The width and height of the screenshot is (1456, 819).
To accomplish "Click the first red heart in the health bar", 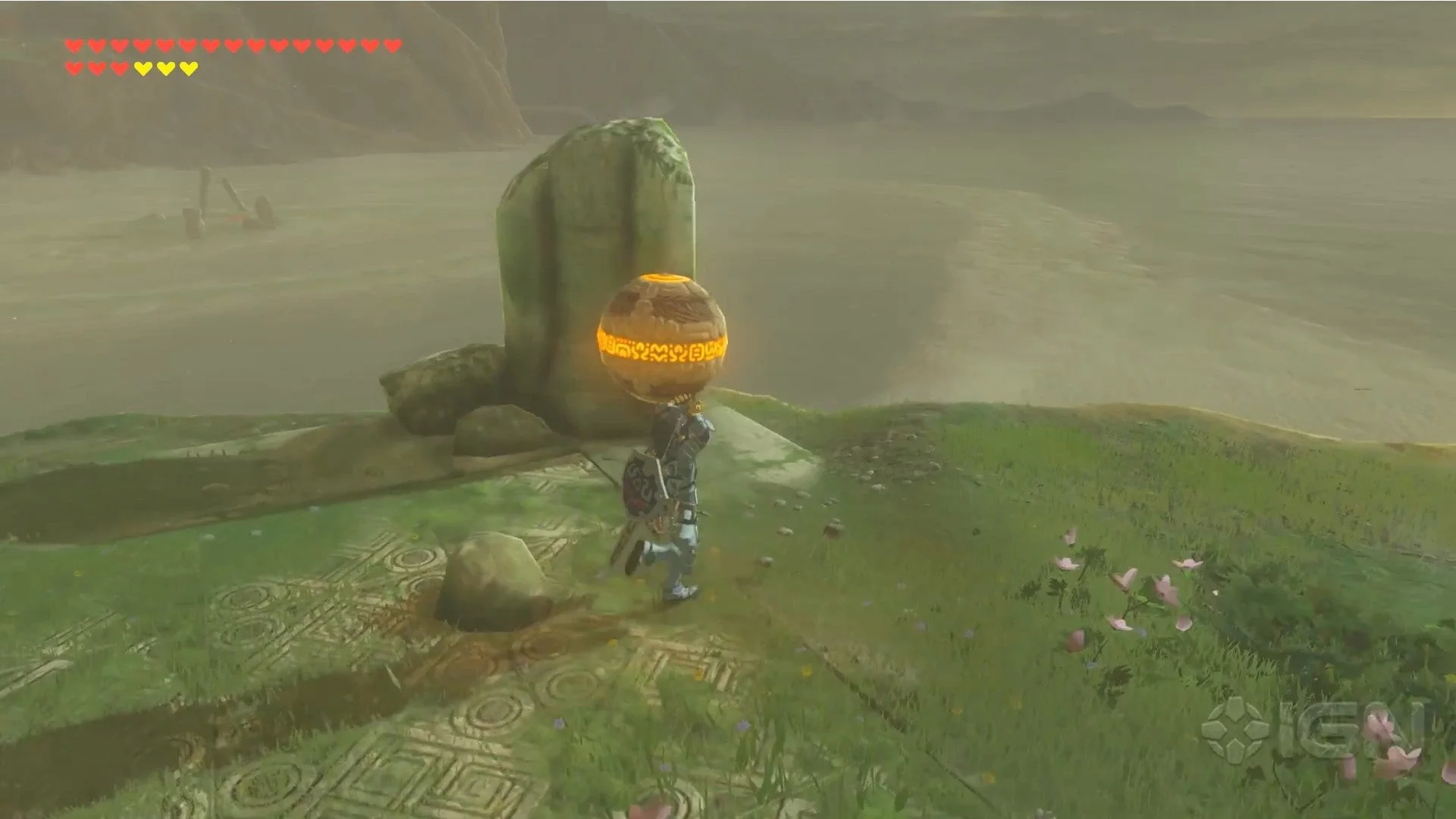I will point(74,45).
